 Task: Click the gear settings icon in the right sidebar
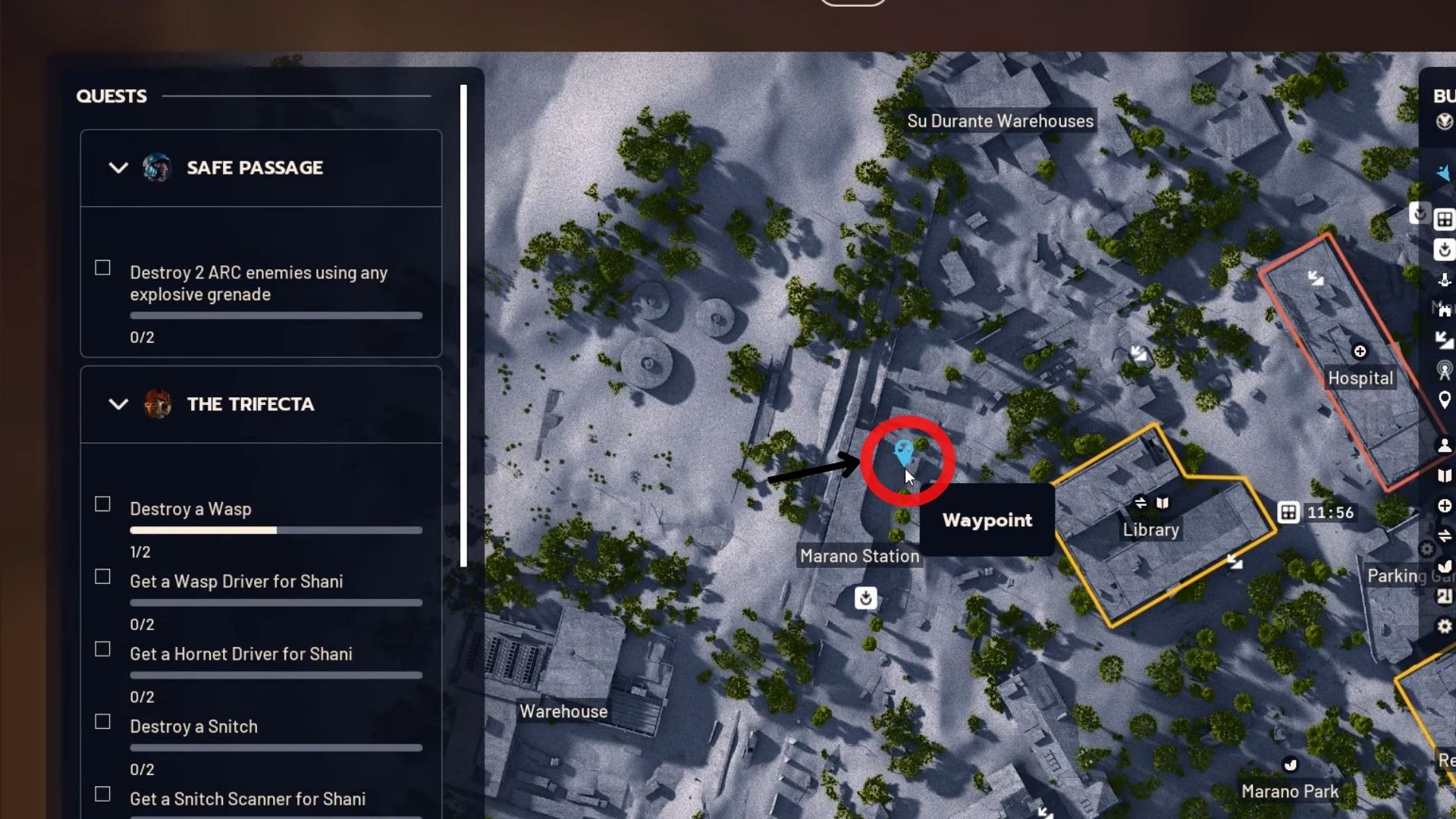(x=1445, y=627)
